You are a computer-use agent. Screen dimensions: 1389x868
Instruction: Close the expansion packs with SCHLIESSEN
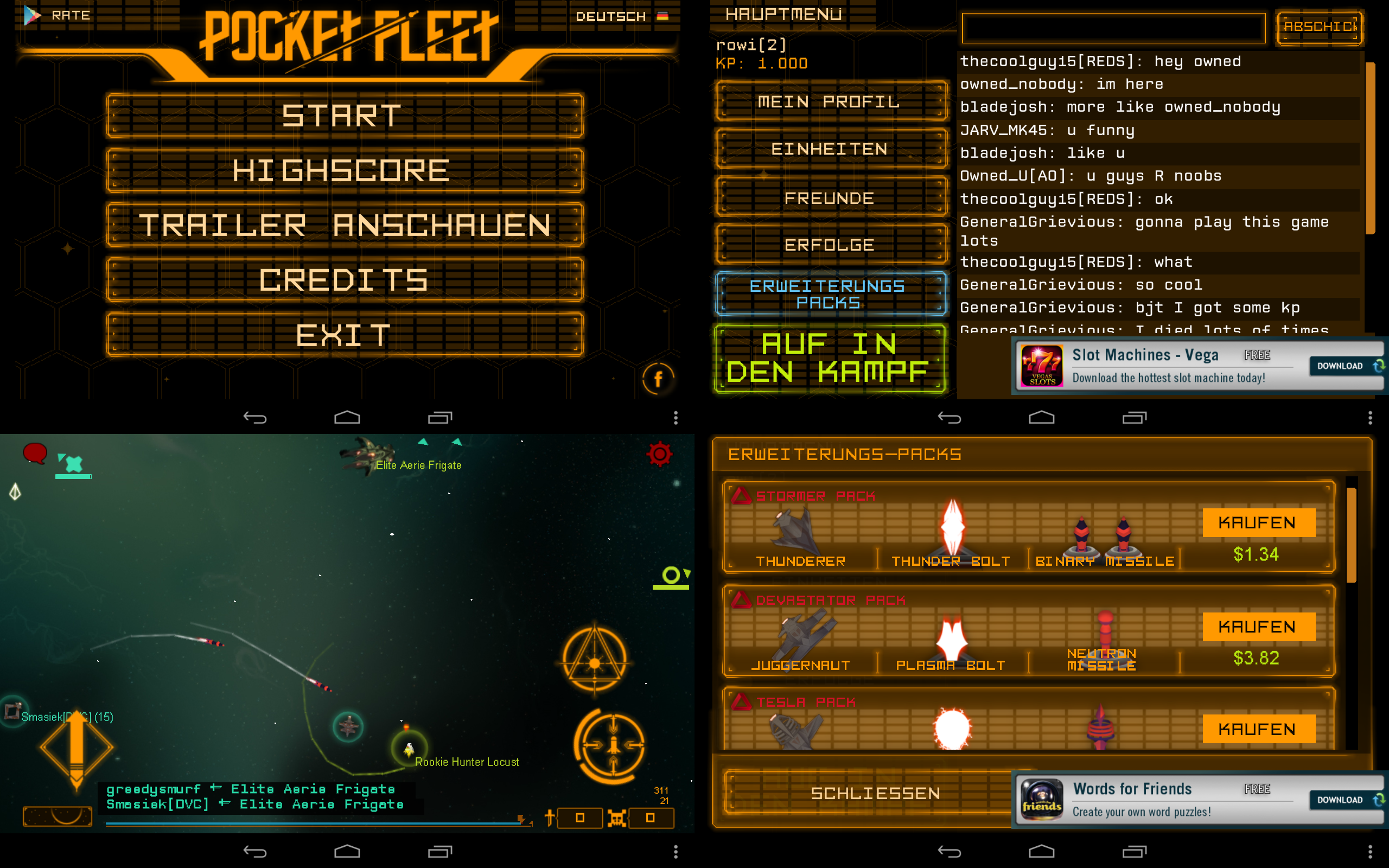[x=875, y=793]
